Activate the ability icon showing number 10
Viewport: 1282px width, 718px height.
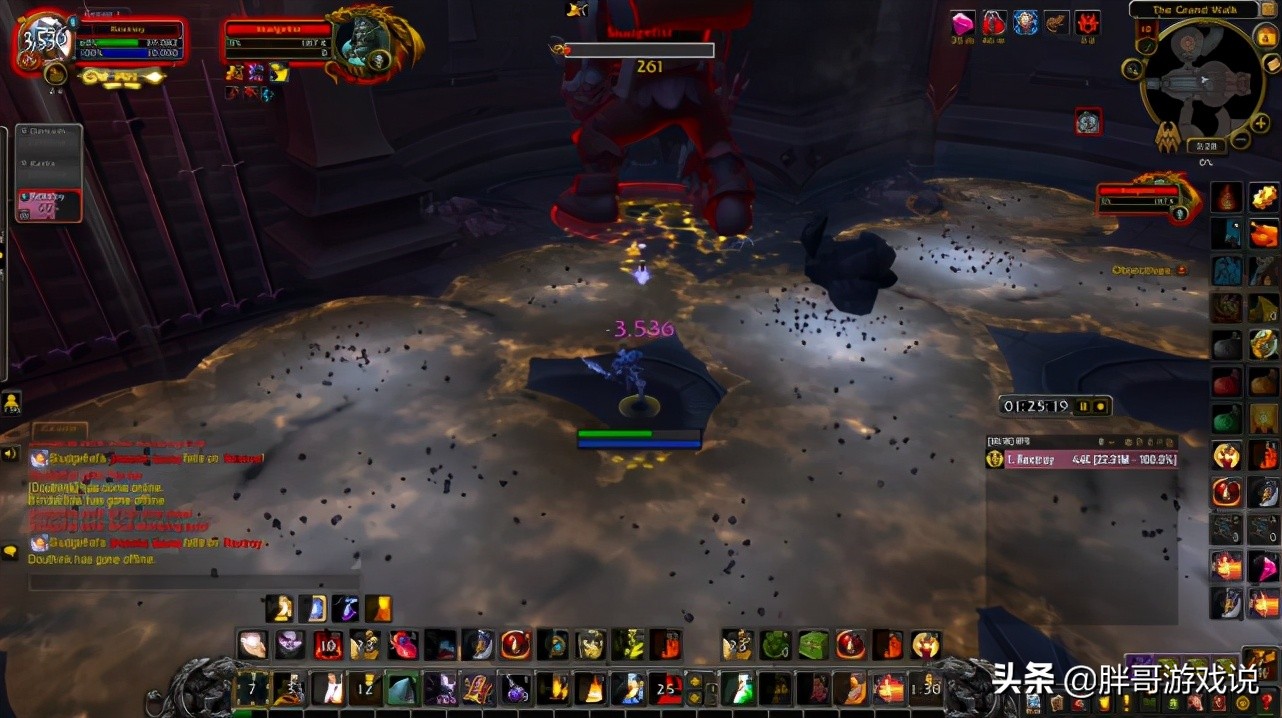click(328, 645)
